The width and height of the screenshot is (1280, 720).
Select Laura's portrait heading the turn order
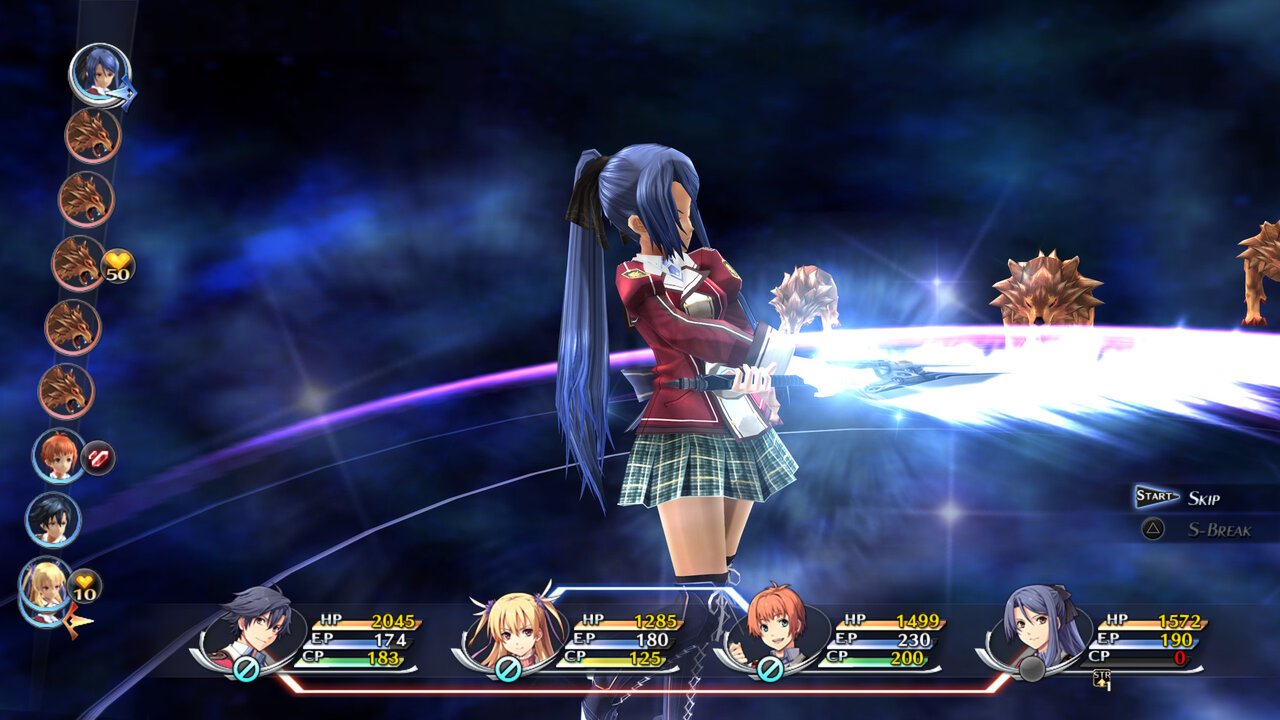99,72
